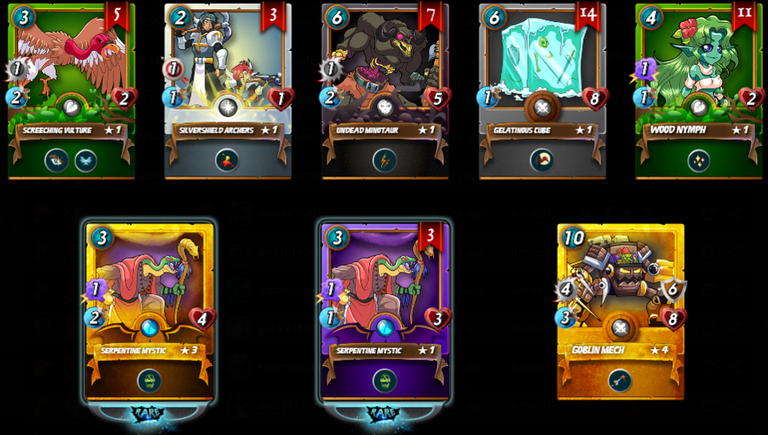Select the Gelatinous Cube card
The width and height of the screenshot is (768, 435).
tap(542, 90)
